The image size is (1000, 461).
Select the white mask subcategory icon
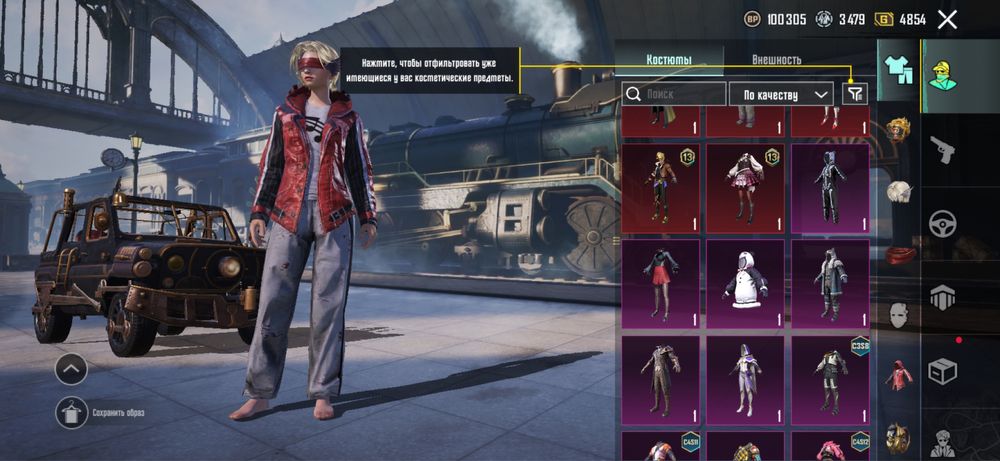(899, 315)
